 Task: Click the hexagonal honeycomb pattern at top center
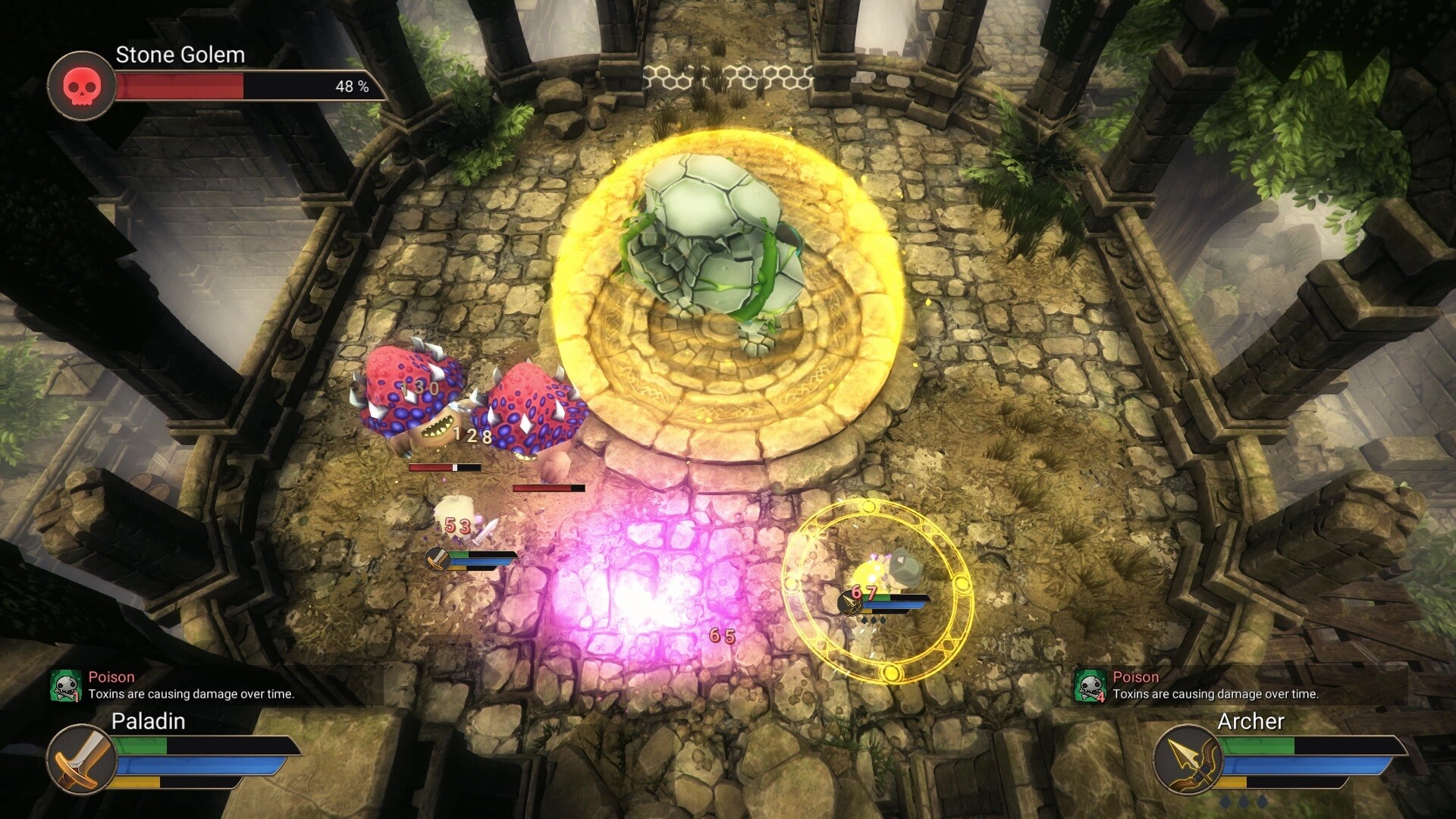[x=728, y=76]
